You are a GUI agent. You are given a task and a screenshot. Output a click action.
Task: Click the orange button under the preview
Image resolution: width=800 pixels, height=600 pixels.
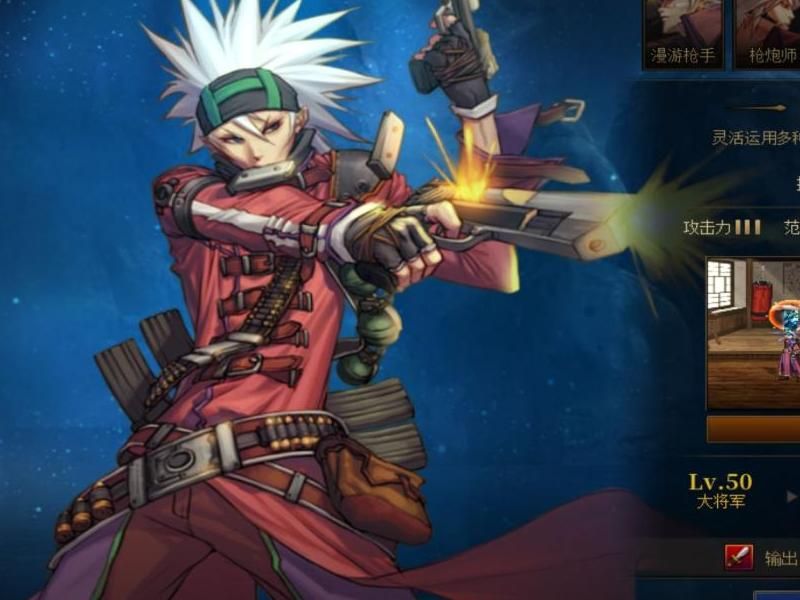pos(753,429)
